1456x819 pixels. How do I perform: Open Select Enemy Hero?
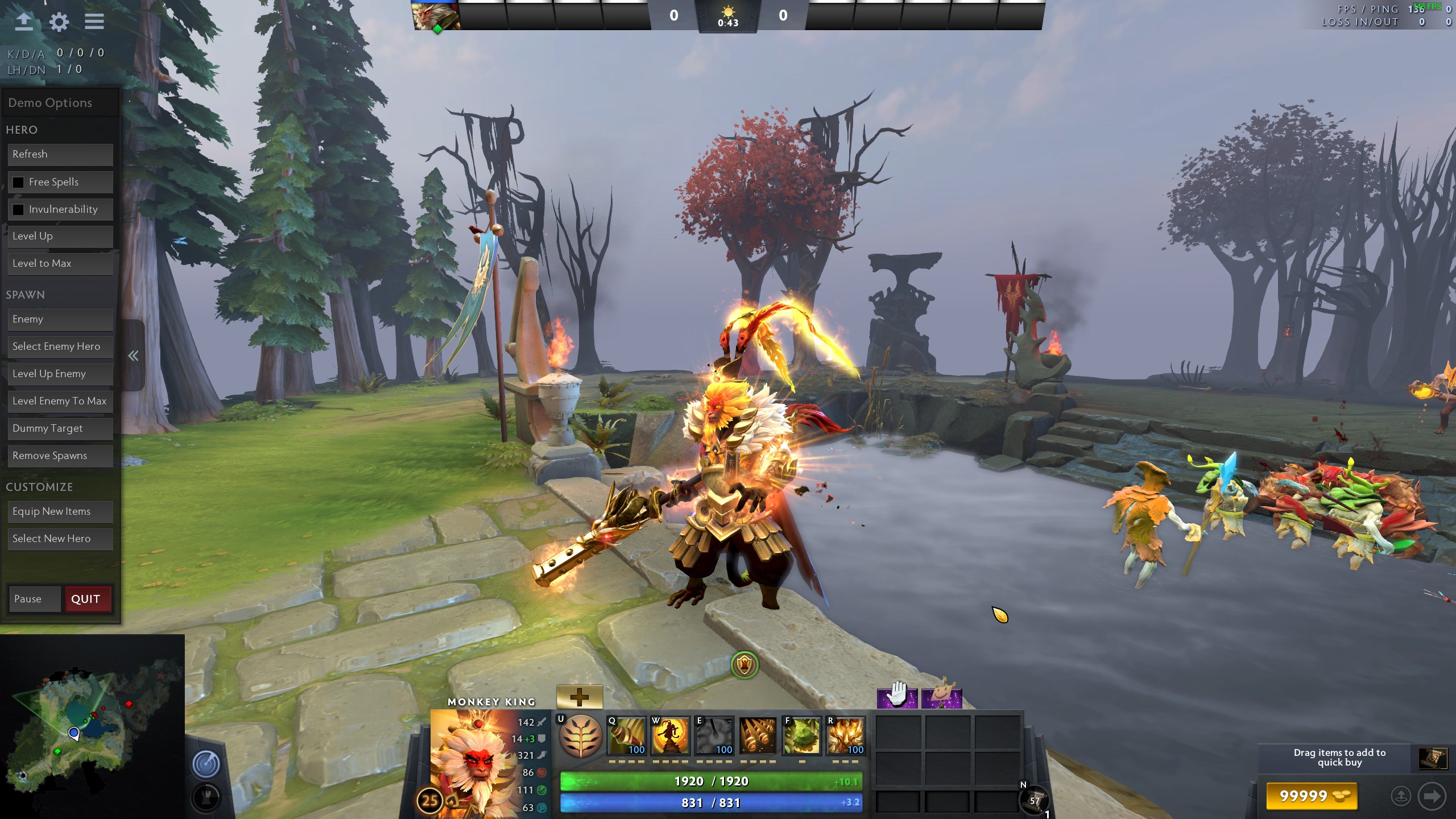click(x=60, y=346)
